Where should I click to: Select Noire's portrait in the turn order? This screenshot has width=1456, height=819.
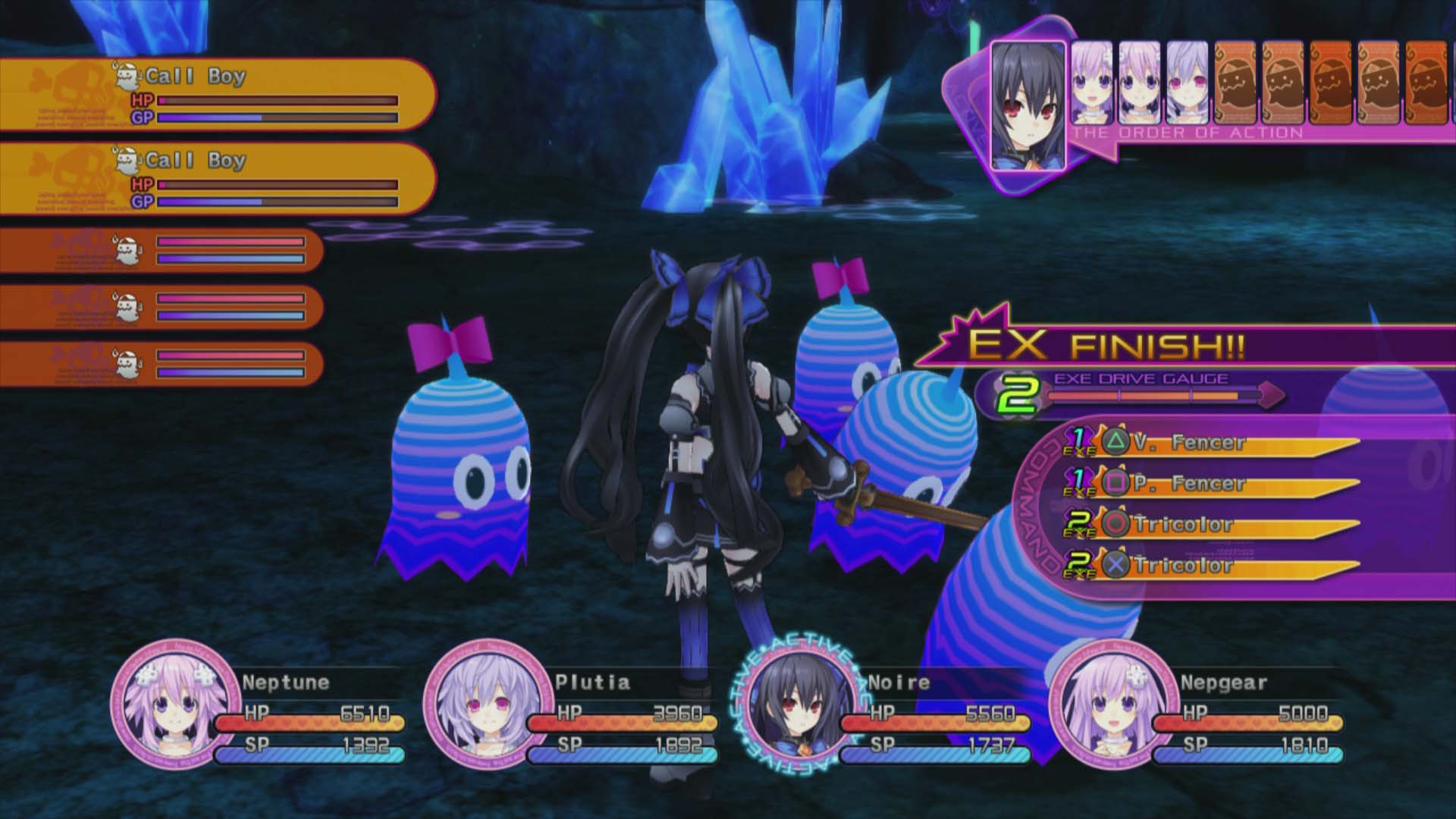1030,106
